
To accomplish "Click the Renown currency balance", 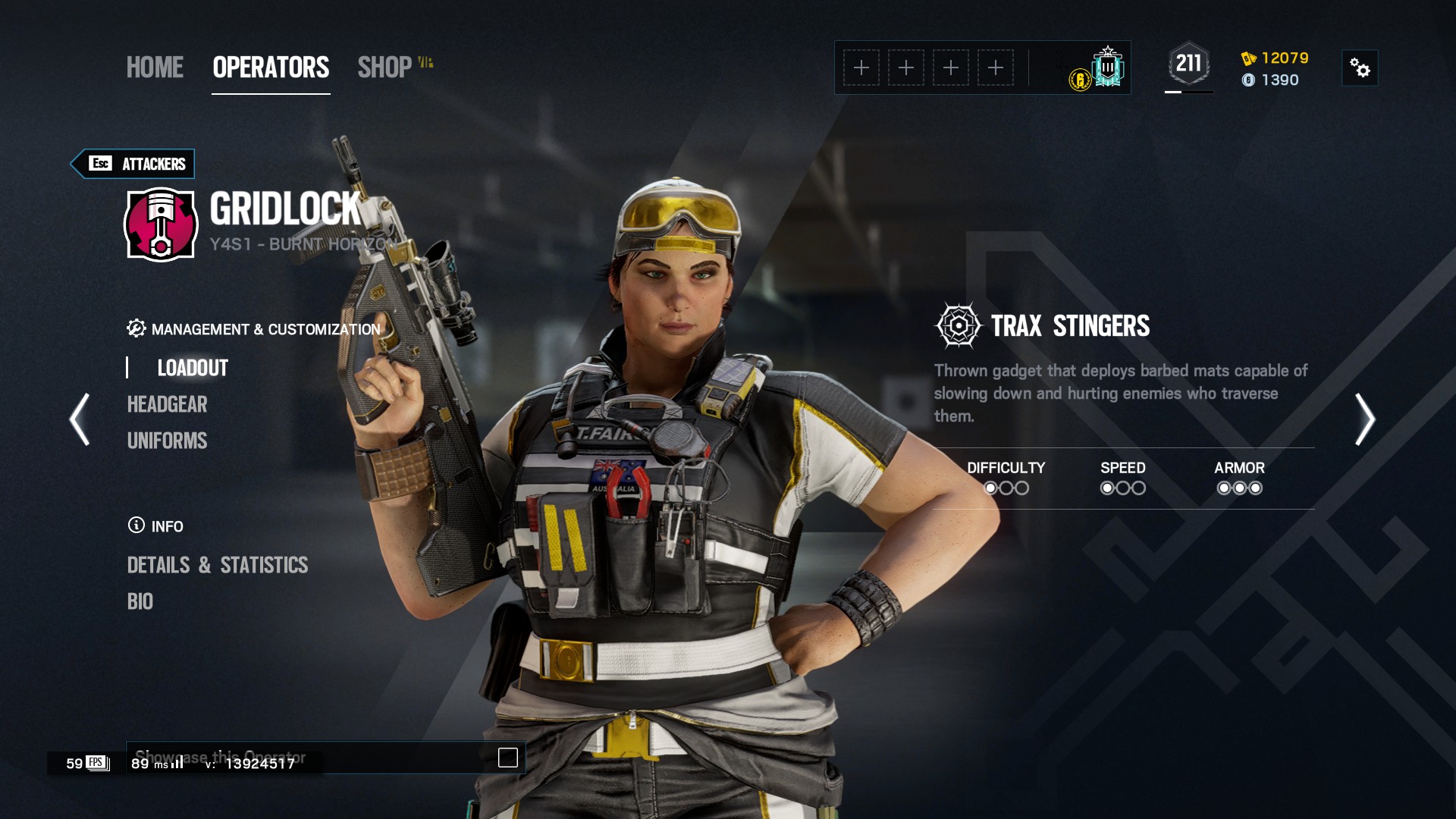I will [1276, 58].
